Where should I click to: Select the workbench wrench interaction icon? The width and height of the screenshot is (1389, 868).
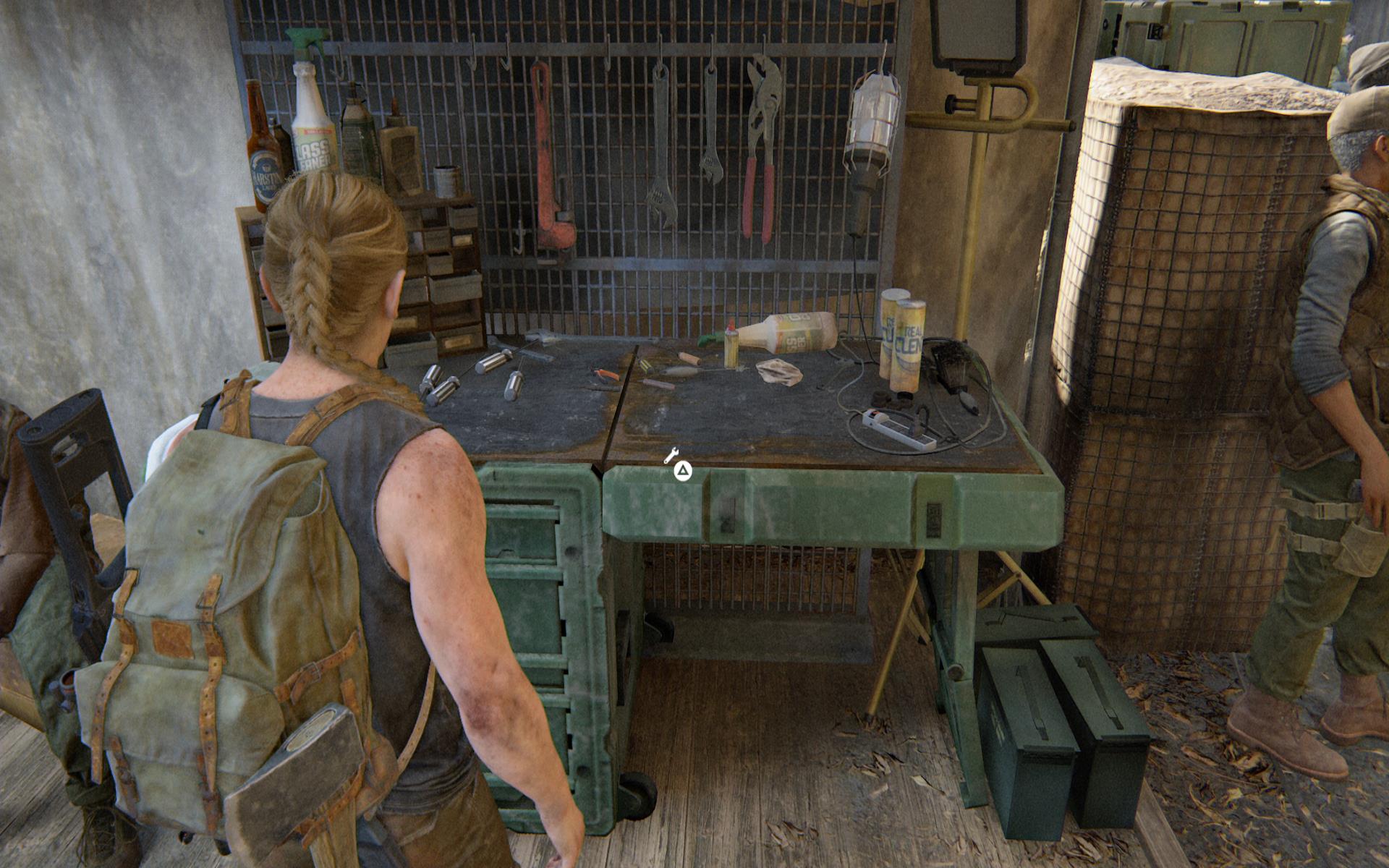671,456
